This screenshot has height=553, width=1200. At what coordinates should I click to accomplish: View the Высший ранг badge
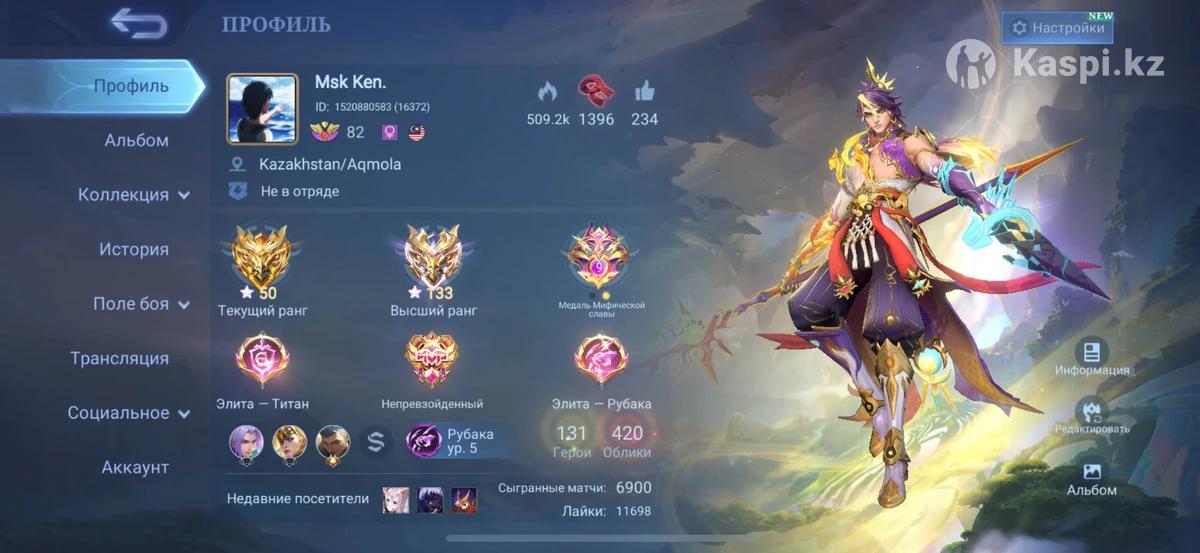pos(433,260)
